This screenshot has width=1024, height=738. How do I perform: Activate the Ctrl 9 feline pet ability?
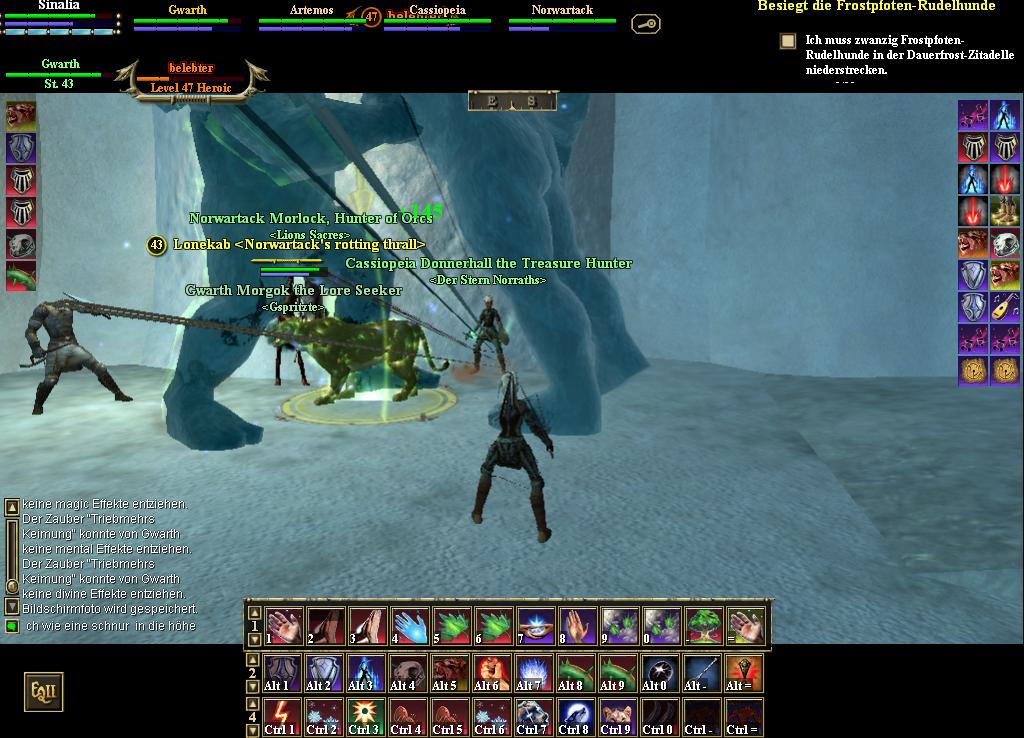(x=616, y=716)
